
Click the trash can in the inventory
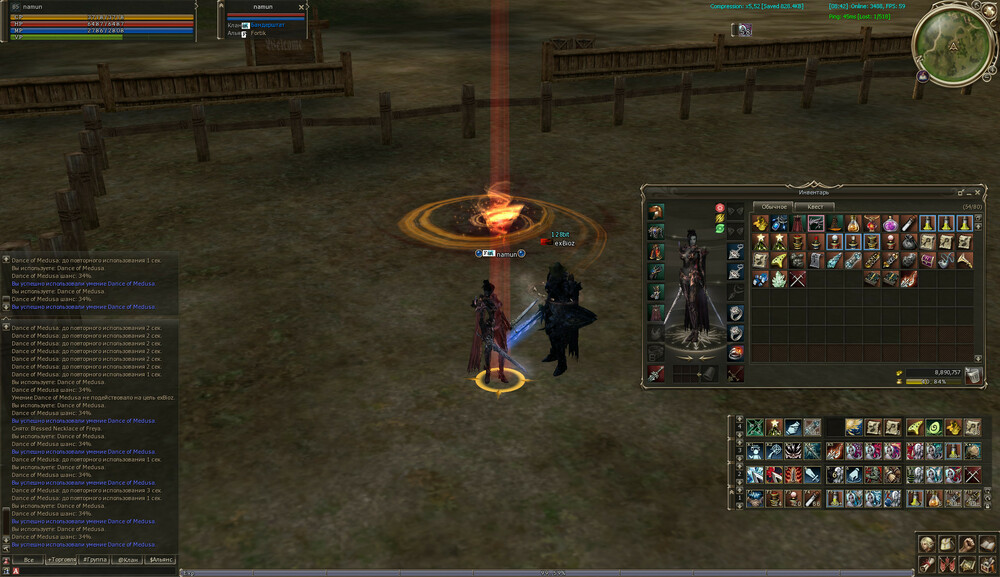973,375
